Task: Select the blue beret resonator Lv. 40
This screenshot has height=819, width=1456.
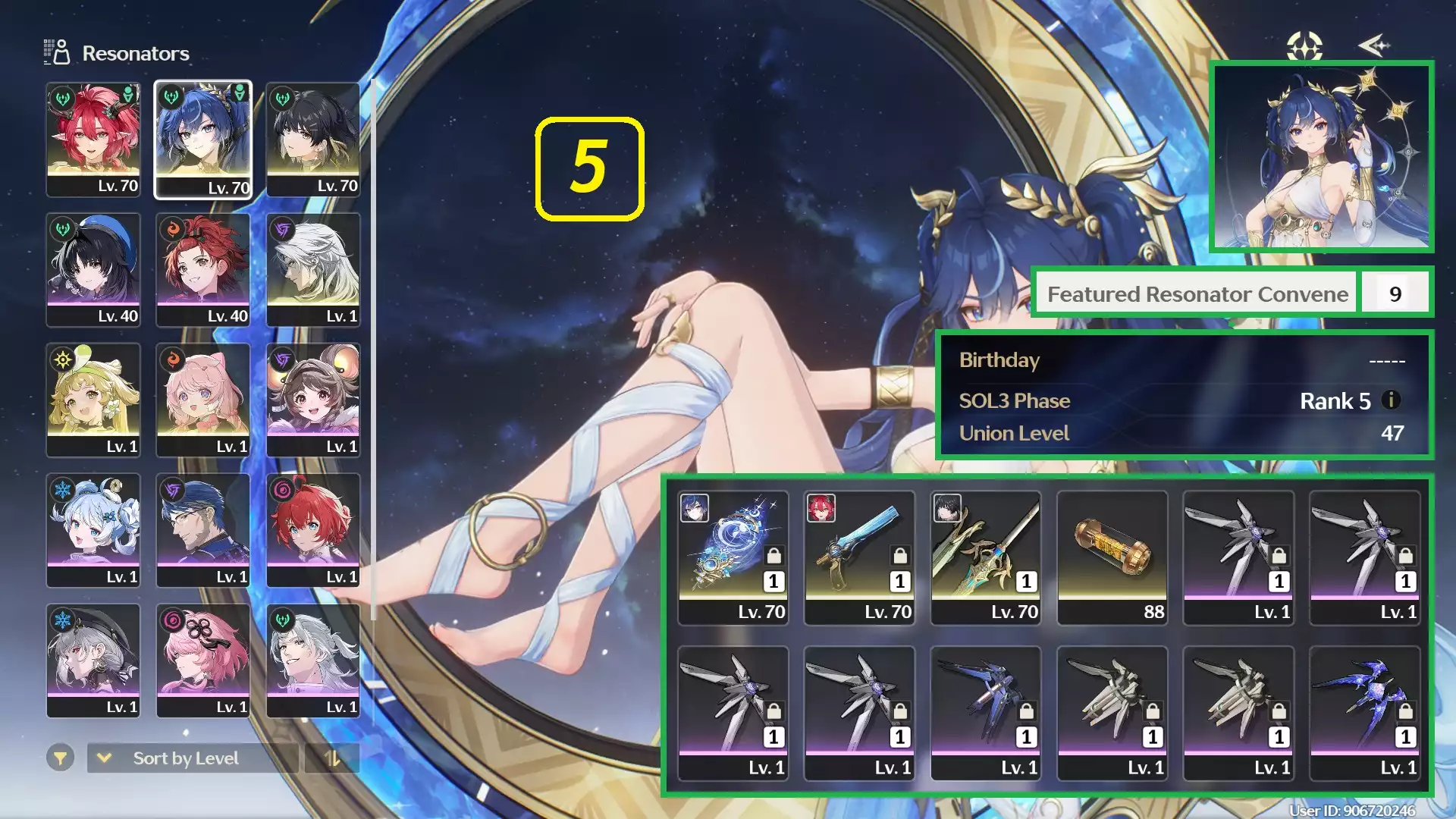Action: pos(93,270)
